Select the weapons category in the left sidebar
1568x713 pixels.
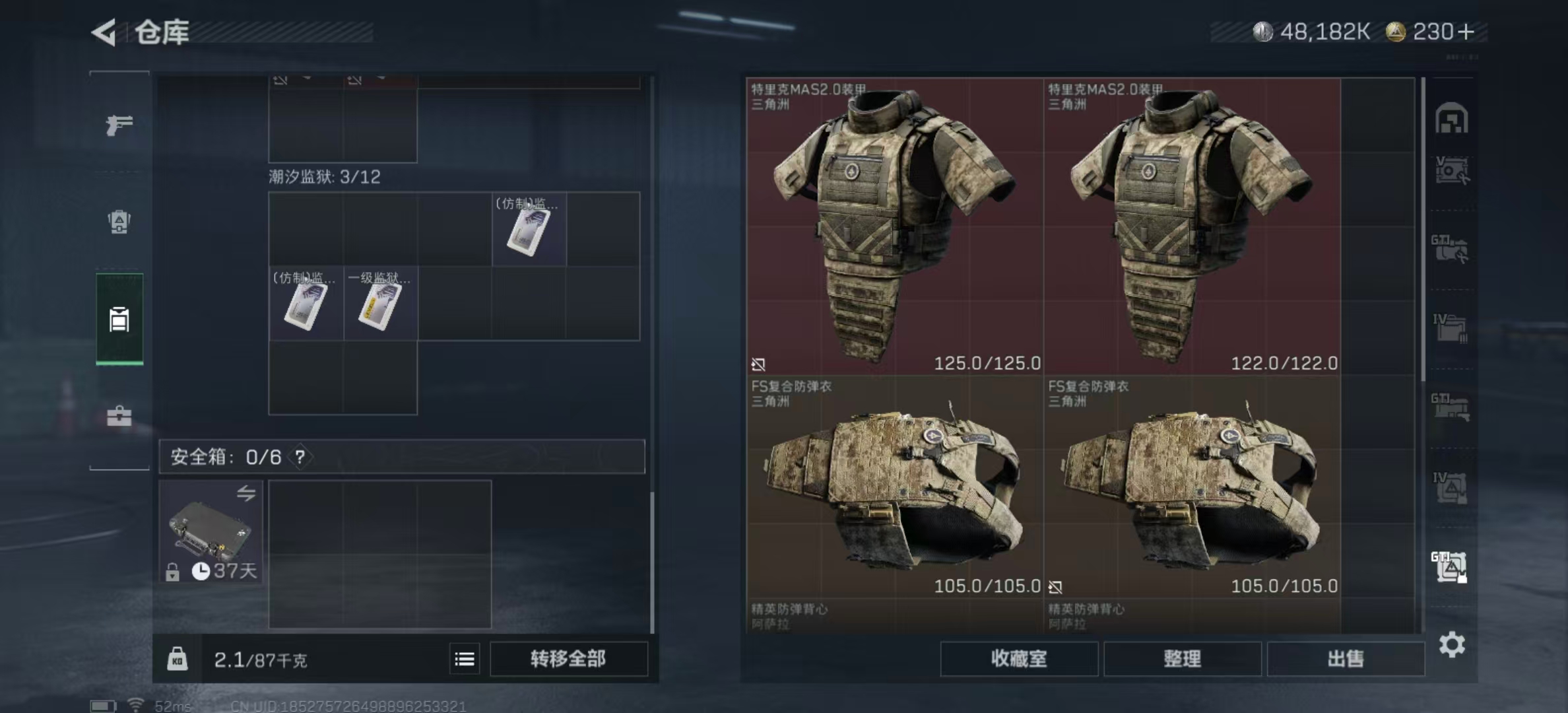pyautogui.click(x=119, y=124)
